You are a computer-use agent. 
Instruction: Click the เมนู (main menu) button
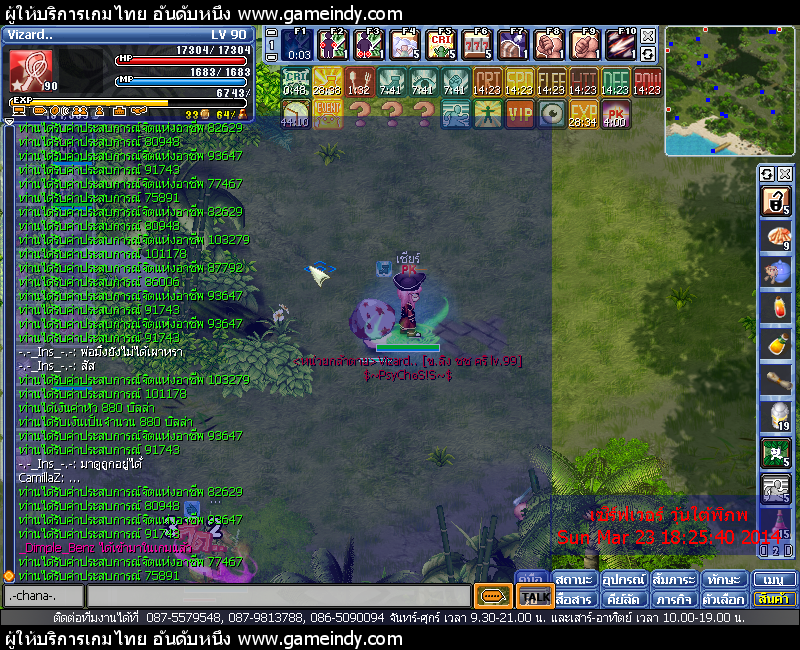point(774,580)
